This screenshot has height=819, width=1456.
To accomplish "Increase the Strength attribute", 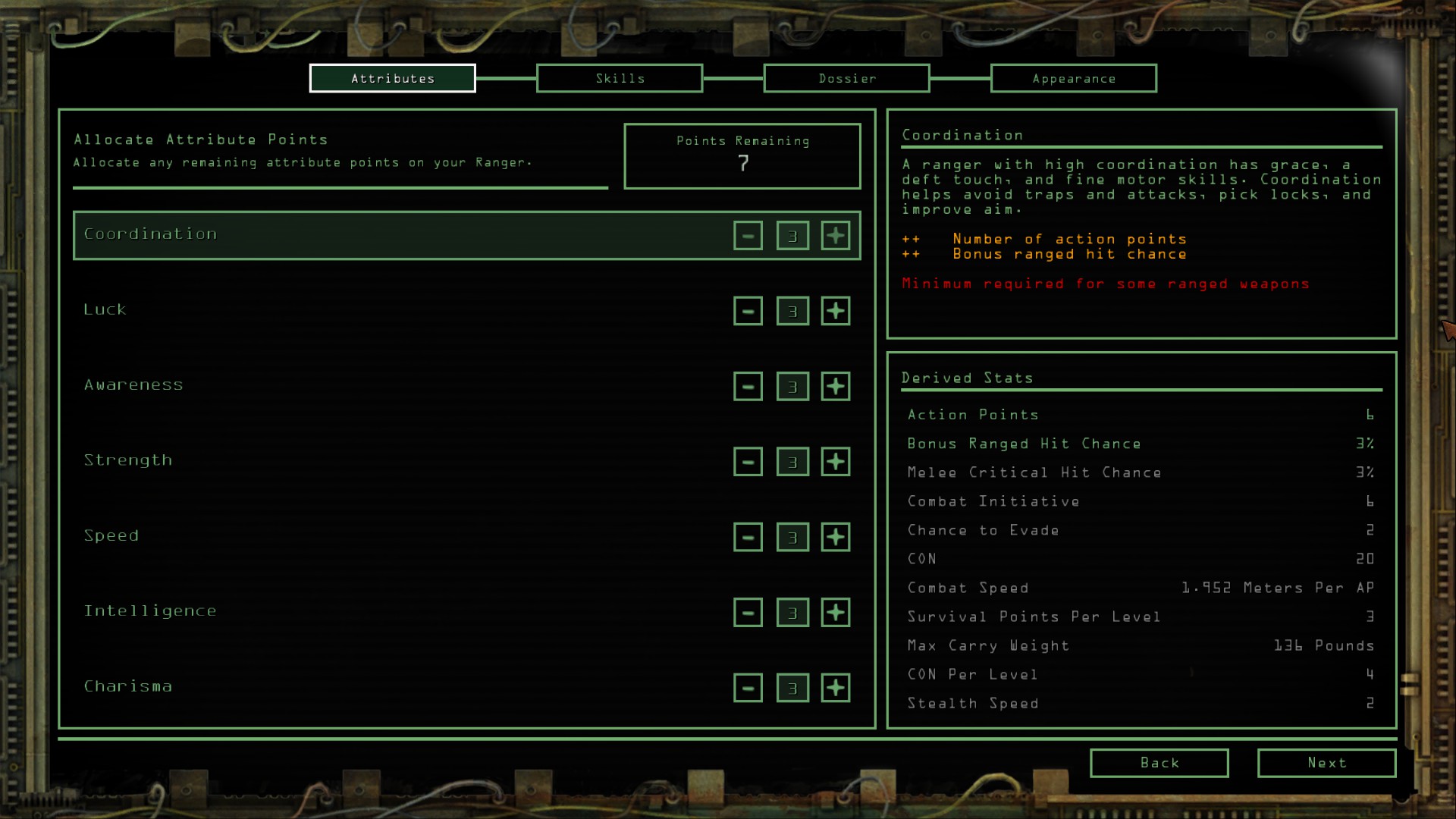I will click(x=835, y=461).
